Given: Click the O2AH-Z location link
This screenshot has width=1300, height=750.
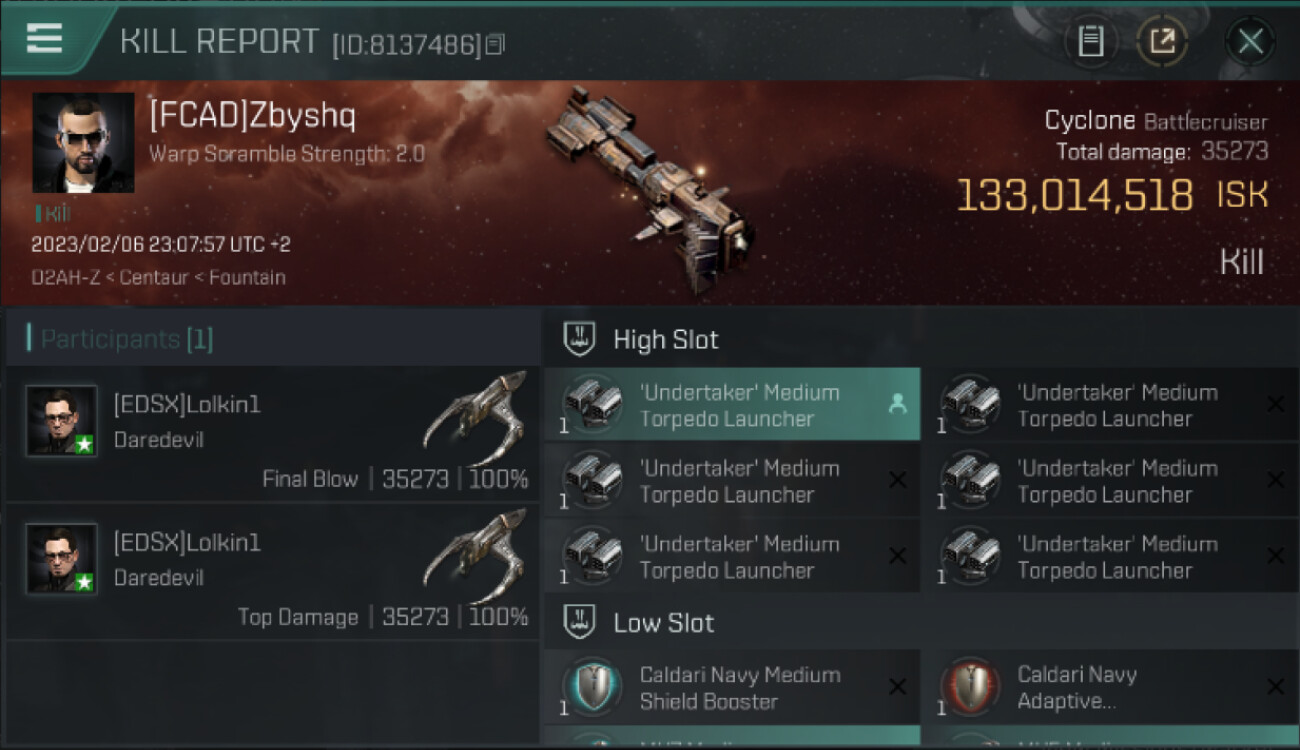Looking at the screenshot, I should [68, 277].
